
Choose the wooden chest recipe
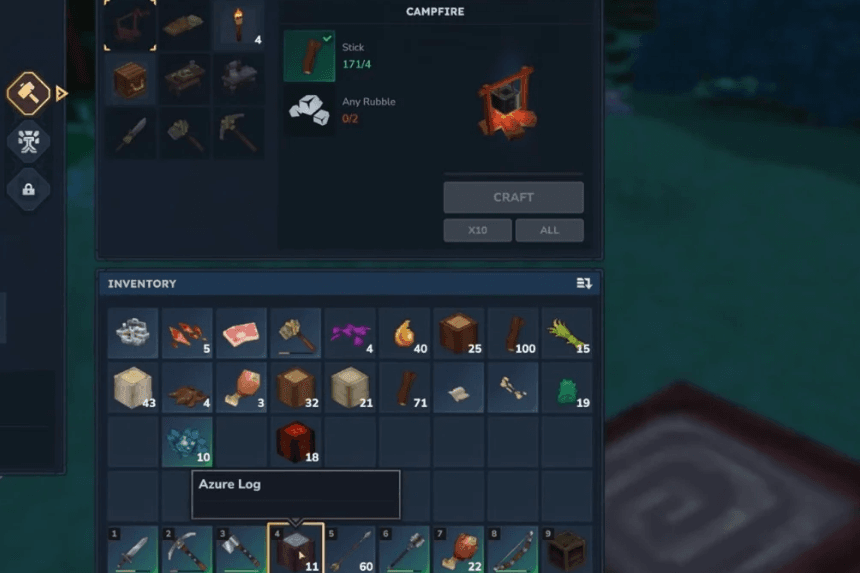[130, 81]
